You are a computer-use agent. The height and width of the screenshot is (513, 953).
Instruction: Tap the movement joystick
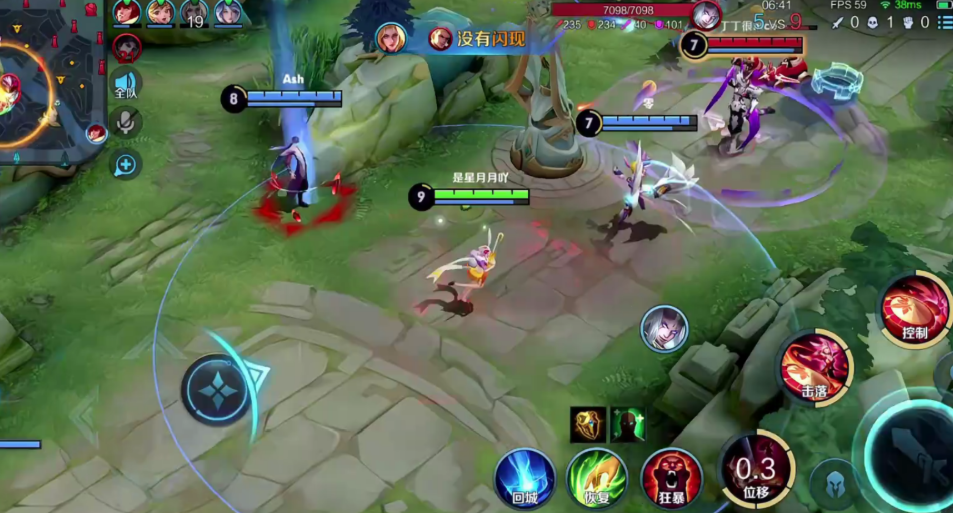pos(216,390)
